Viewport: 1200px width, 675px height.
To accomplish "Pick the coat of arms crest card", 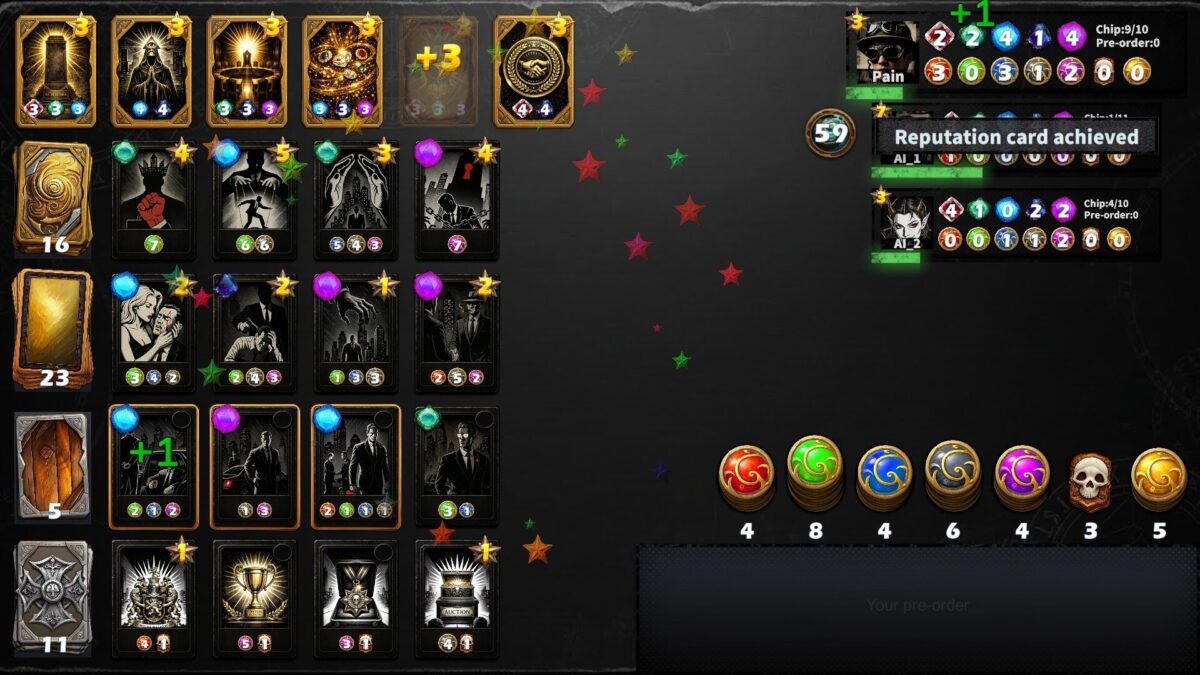I will pyautogui.click(x=153, y=597).
